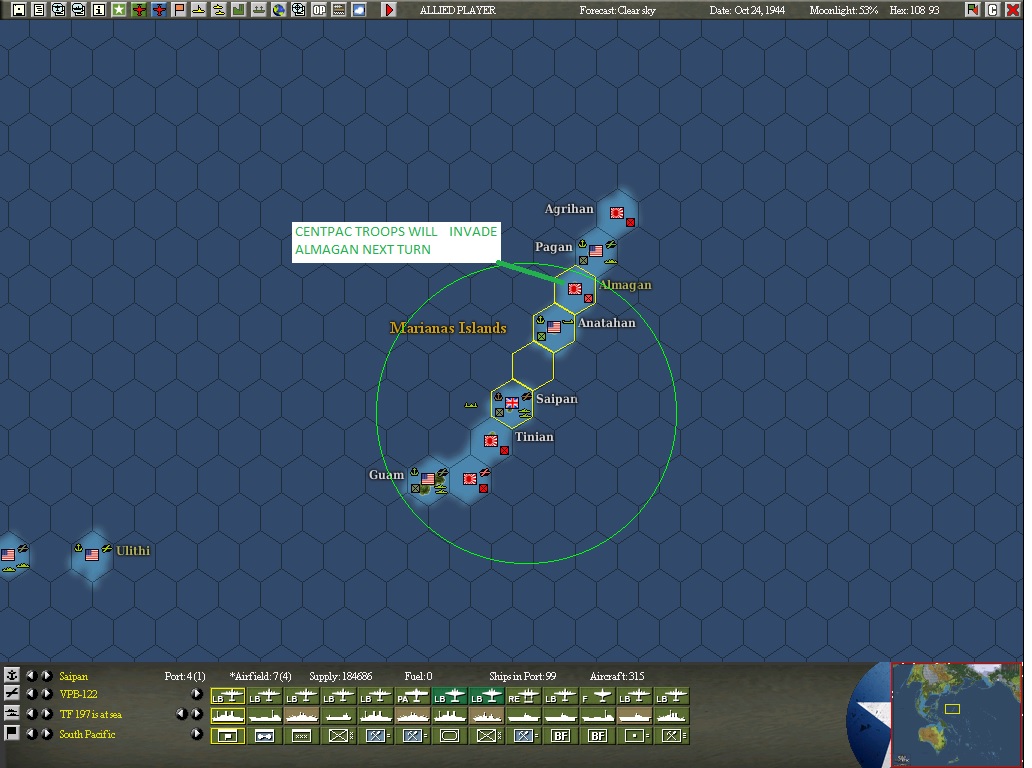Select the Saipan base hex on map

[x=512, y=403]
